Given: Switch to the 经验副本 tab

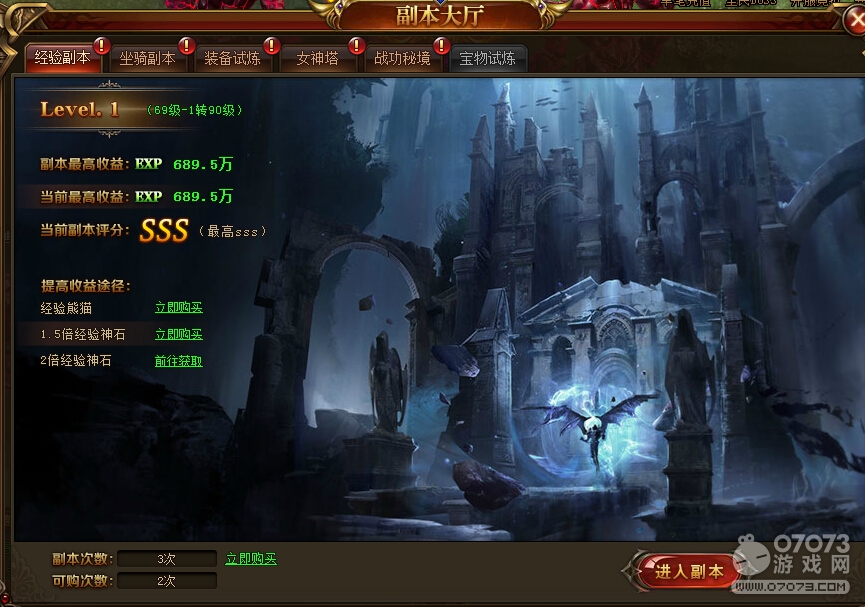Looking at the screenshot, I should pos(62,58).
